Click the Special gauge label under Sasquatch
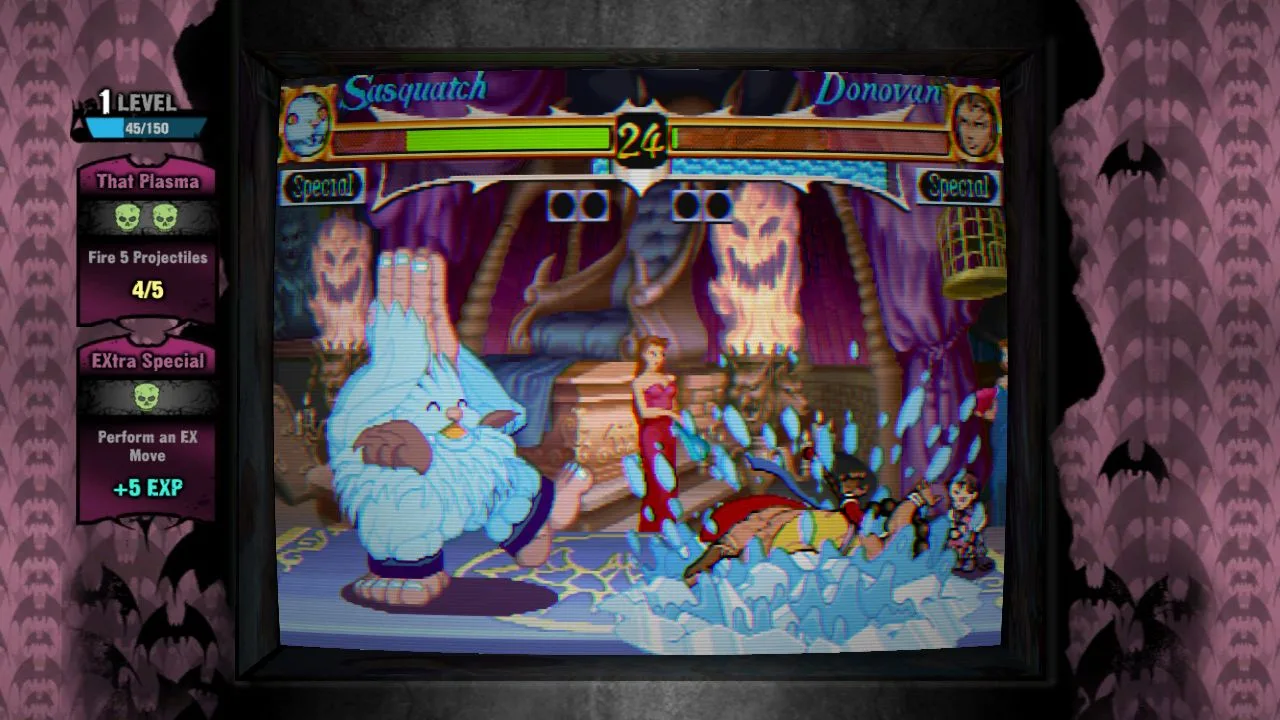Viewport: 1280px width, 720px height. pyautogui.click(x=322, y=186)
